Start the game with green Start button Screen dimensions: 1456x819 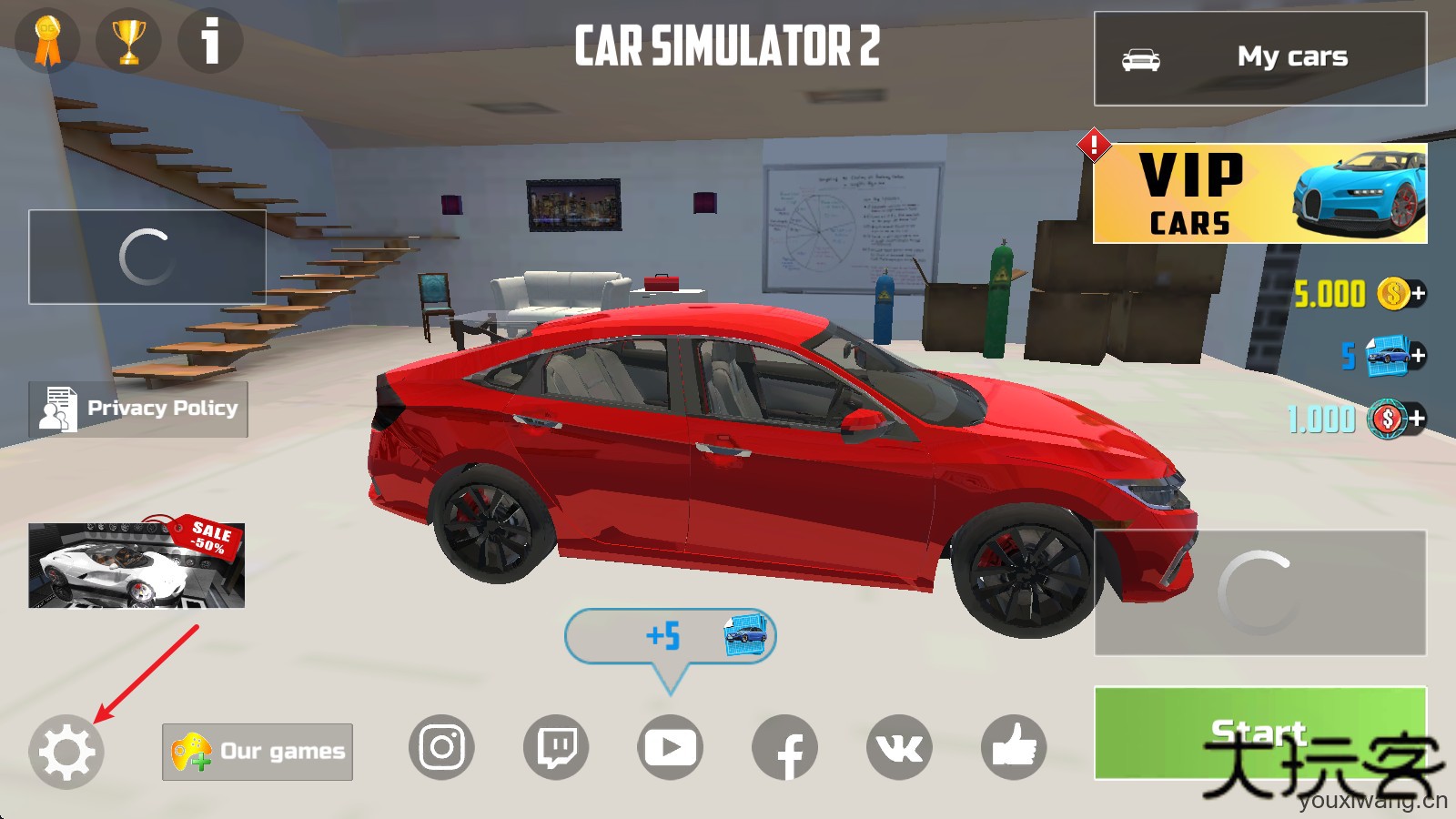pos(1259,733)
